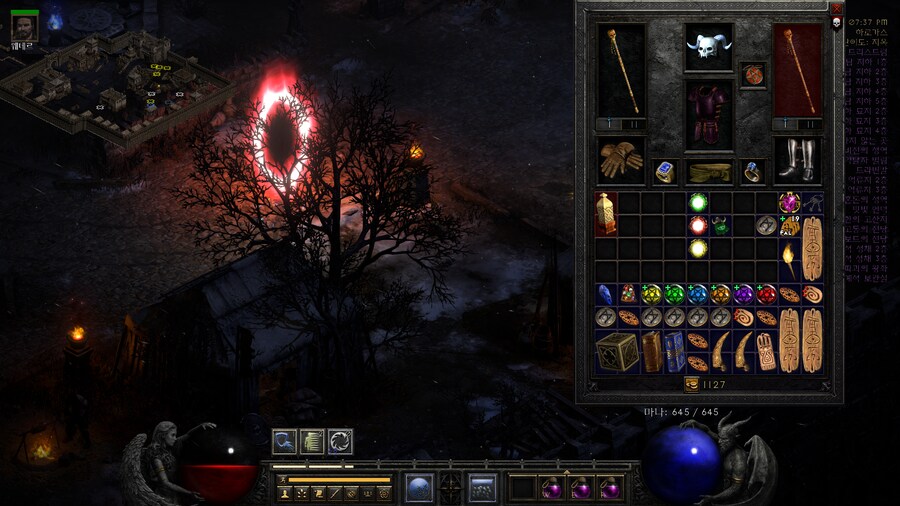This screenshot has width=900, height=506.
Task: Select the horned skull helmet slot
Action: [x=708, y=47]
